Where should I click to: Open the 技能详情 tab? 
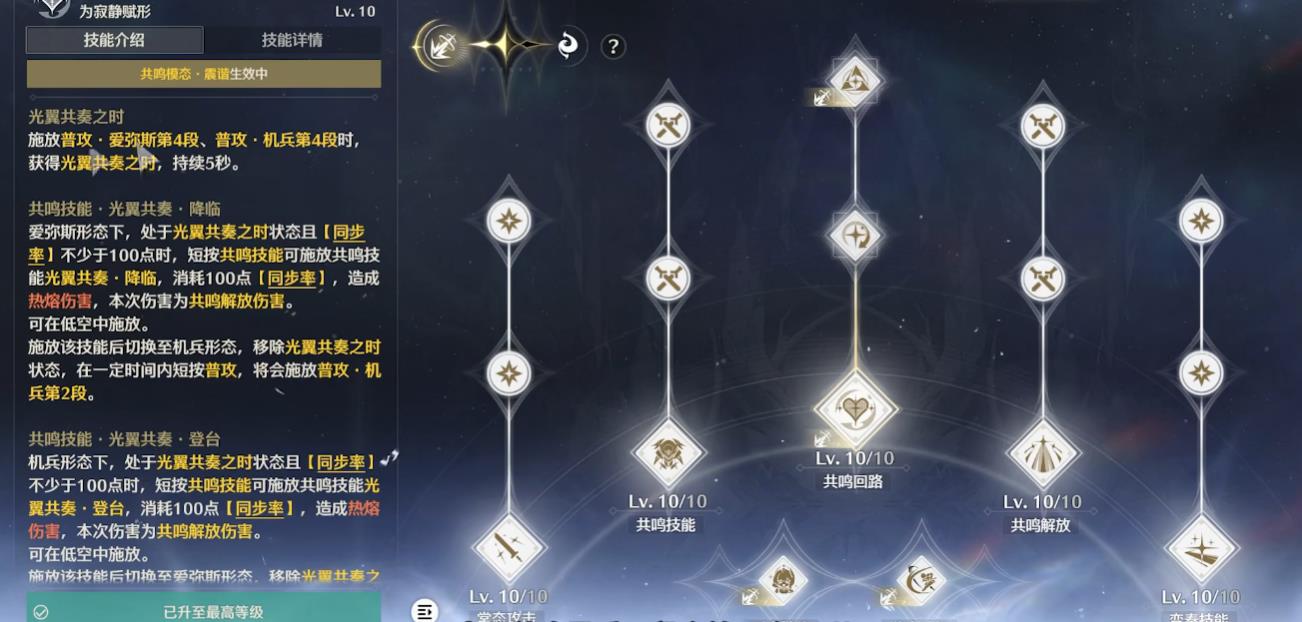292,40
